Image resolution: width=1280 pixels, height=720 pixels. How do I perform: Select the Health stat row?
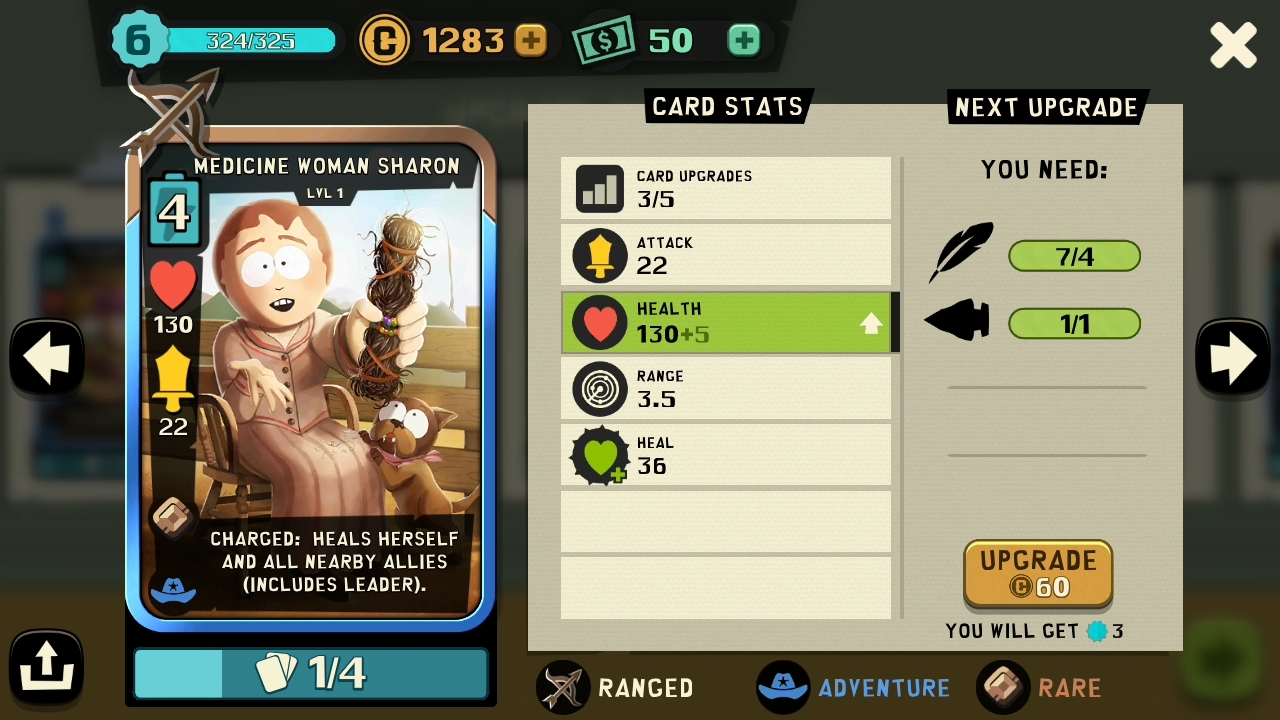click(x=726, y=322)
